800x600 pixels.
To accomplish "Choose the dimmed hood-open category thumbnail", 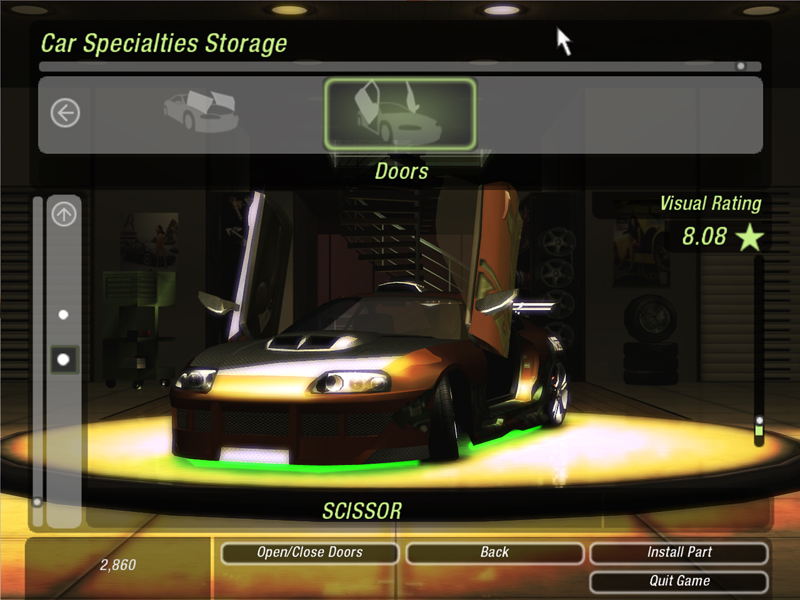I will tap(200, 112).
